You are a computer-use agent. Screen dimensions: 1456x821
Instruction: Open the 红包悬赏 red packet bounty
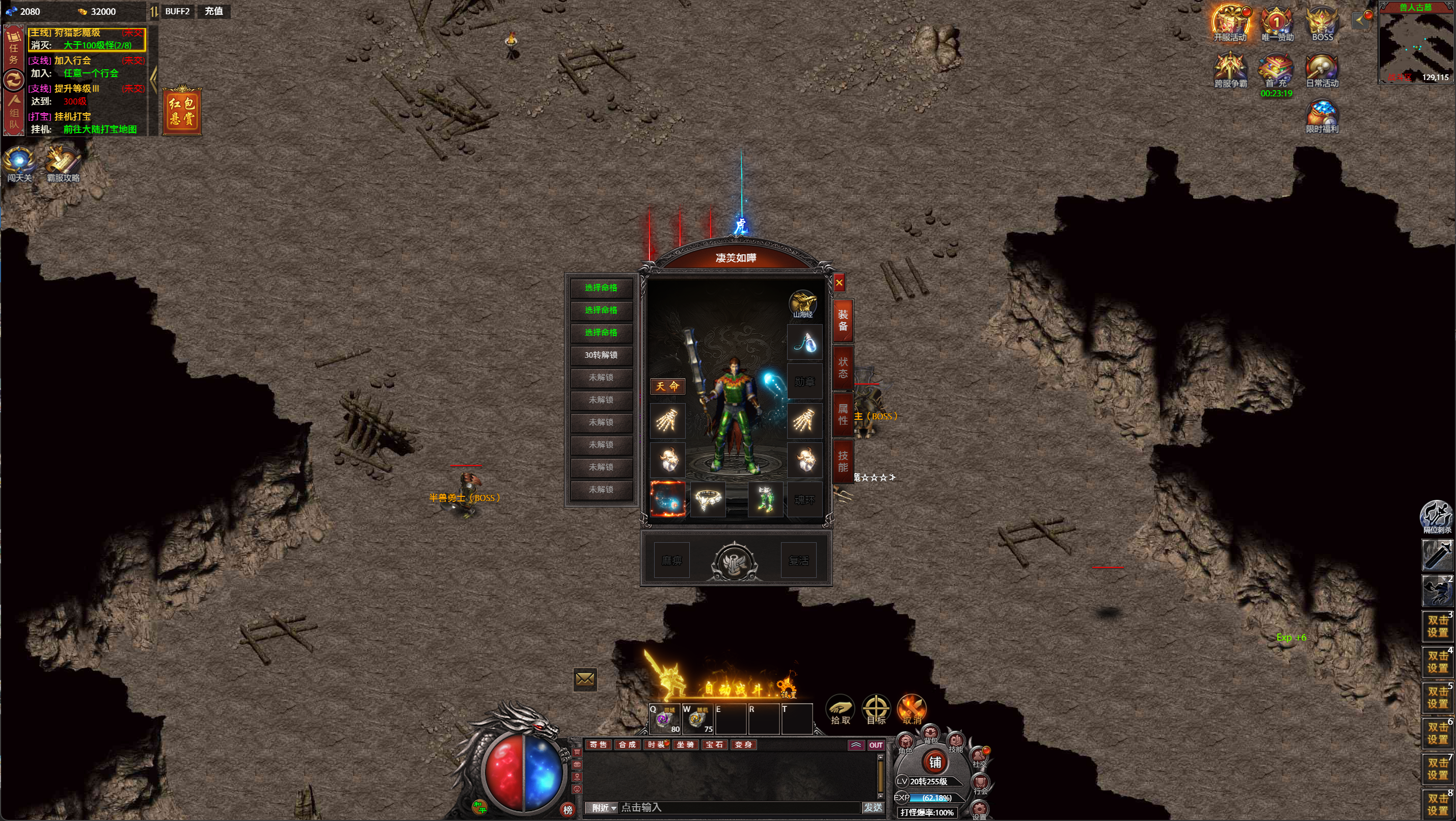[182, 111]
